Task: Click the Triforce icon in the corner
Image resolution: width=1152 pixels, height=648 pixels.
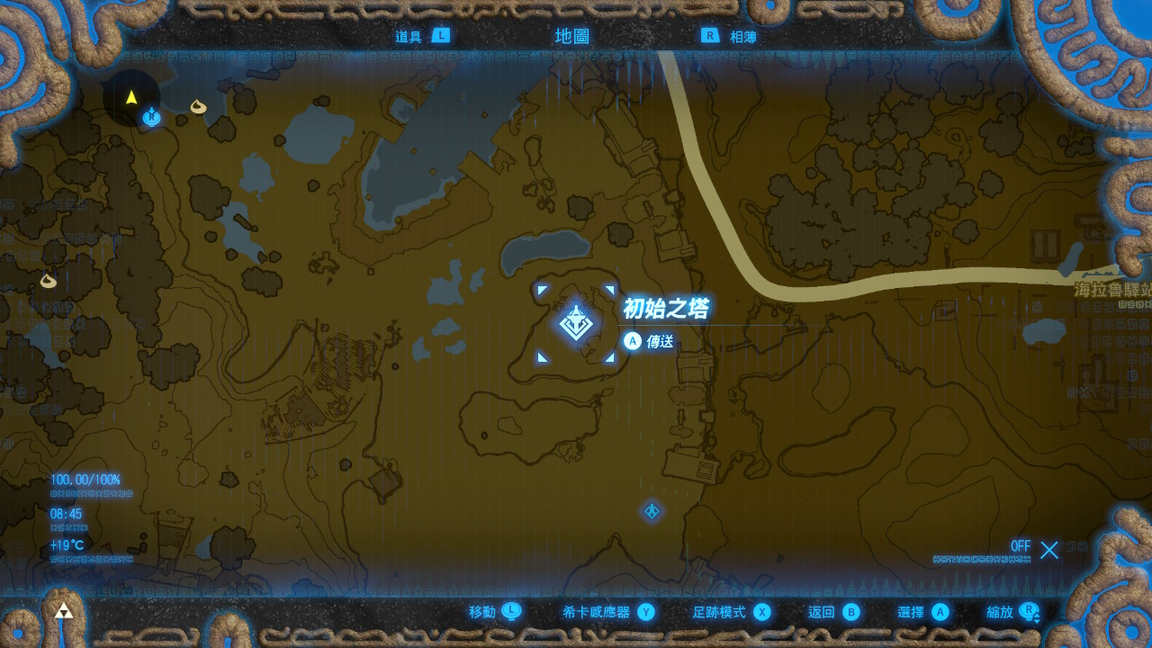Action: pos(63,612)
